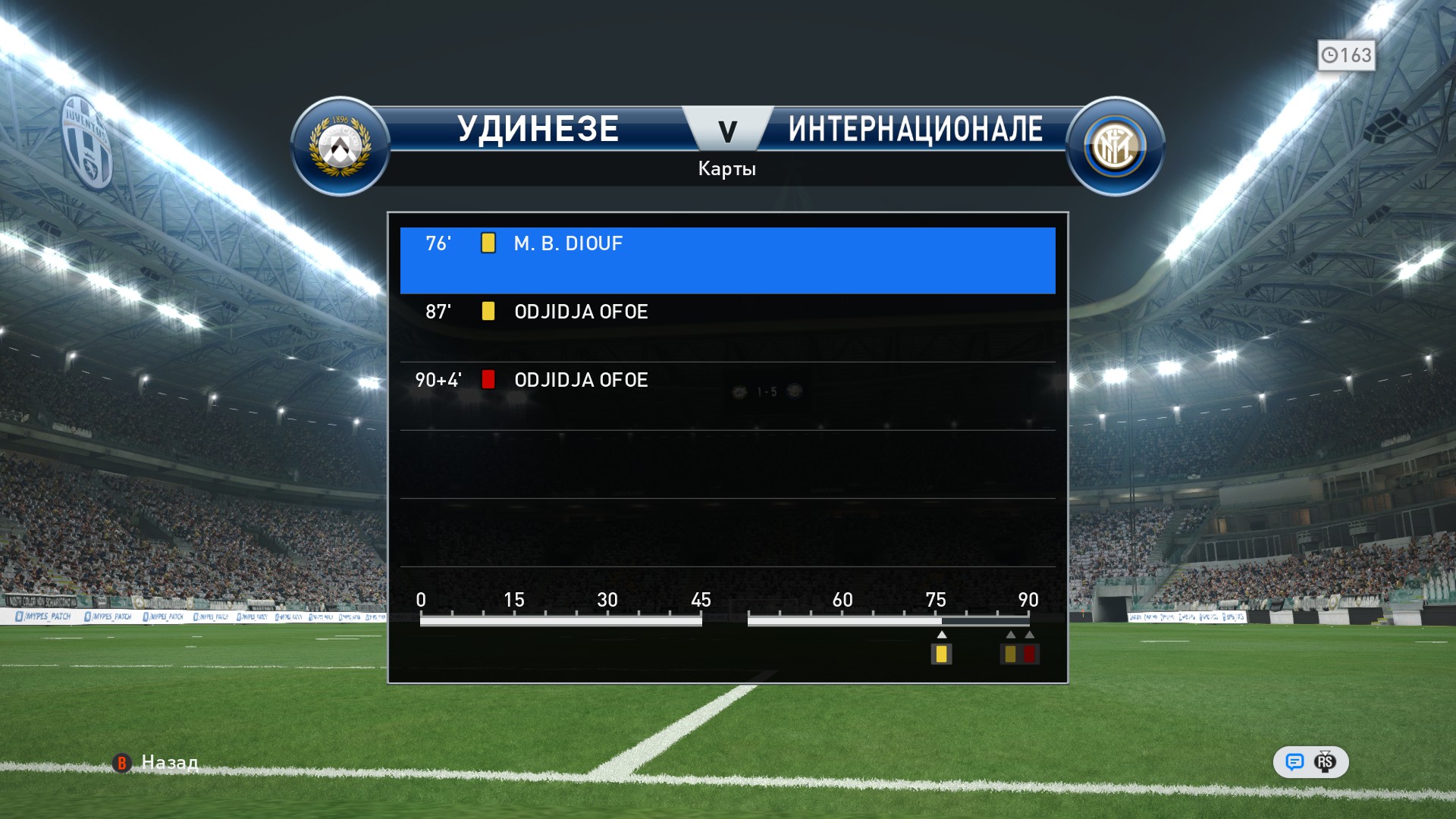Select M. B. Diouf's 76' yellow card row
The image size is (1456, 819).
(726, 259)
